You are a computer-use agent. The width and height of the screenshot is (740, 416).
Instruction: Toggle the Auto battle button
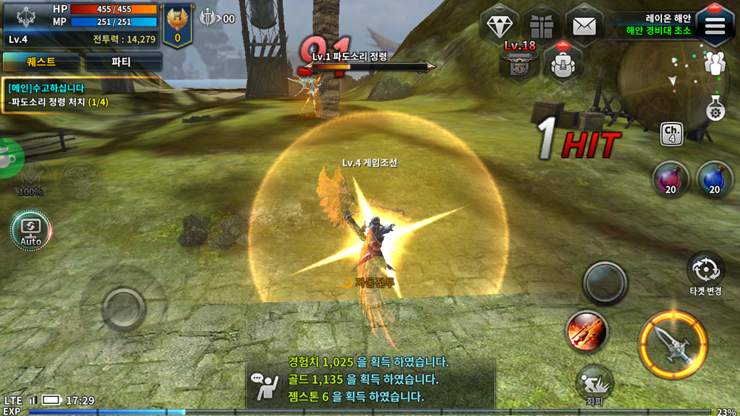pos(31,230)
